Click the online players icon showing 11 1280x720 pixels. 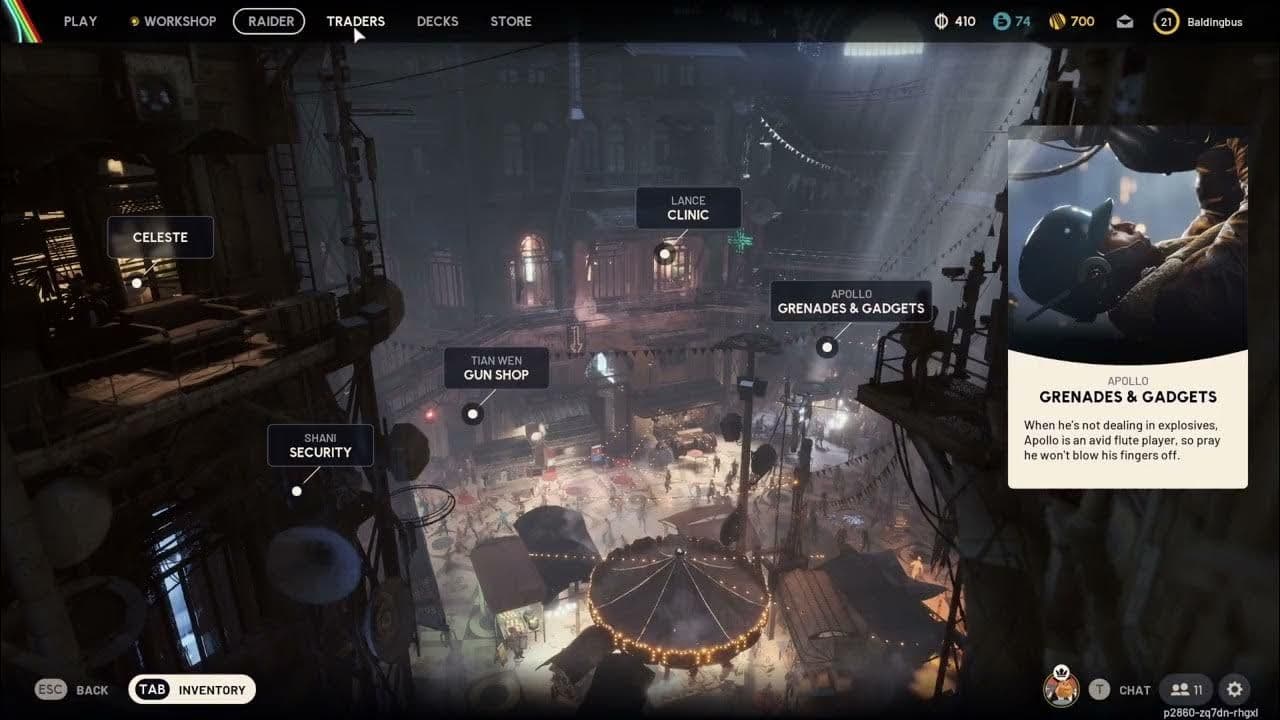tap(1185, 689)
